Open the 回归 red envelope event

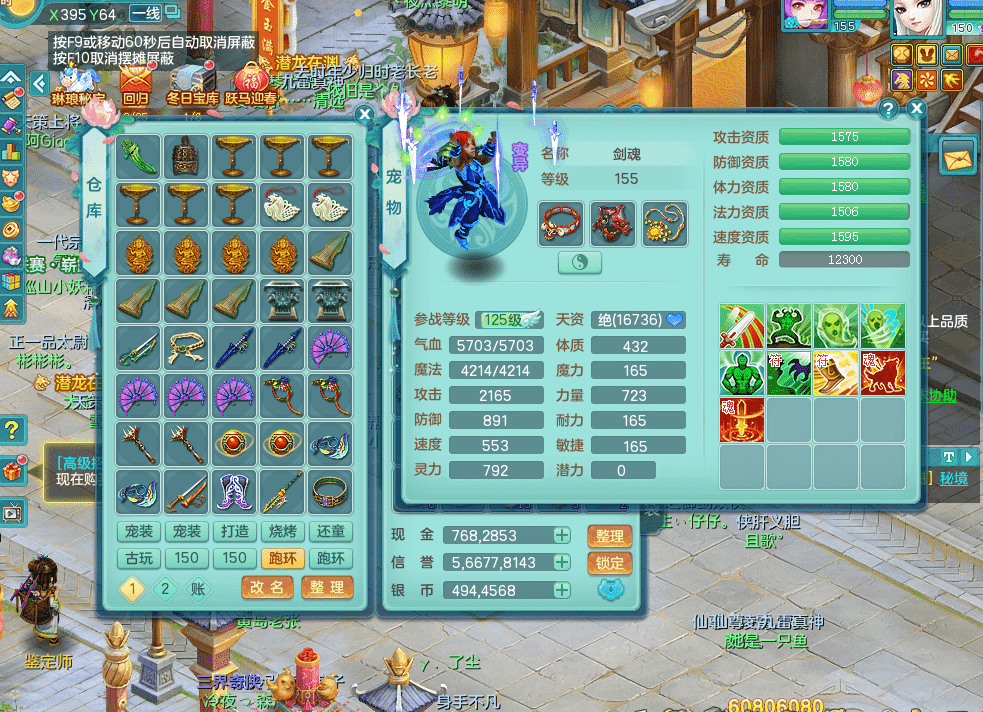(x=135, y=84)
